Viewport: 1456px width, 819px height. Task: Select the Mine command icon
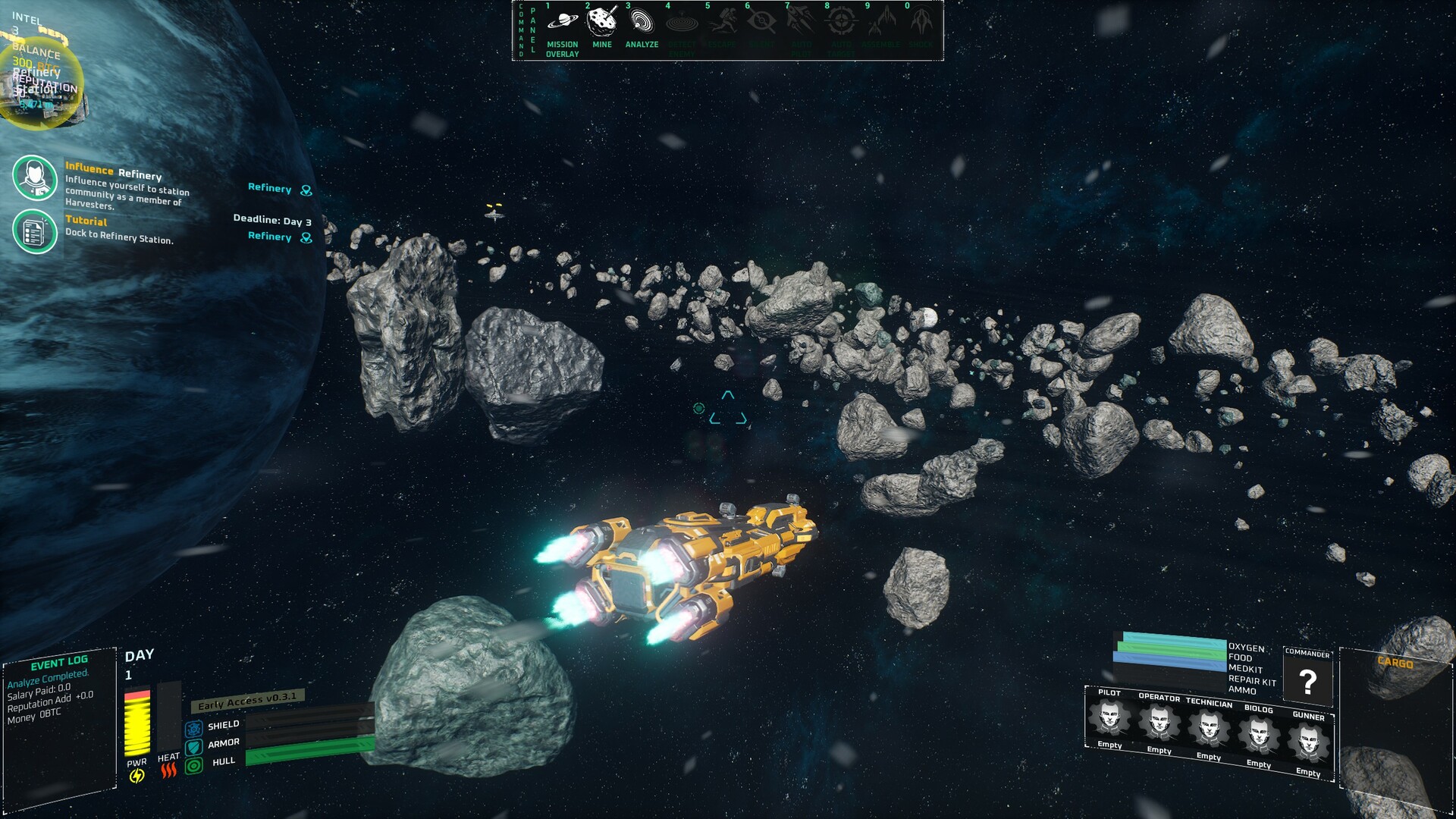(x=601, y=21)
